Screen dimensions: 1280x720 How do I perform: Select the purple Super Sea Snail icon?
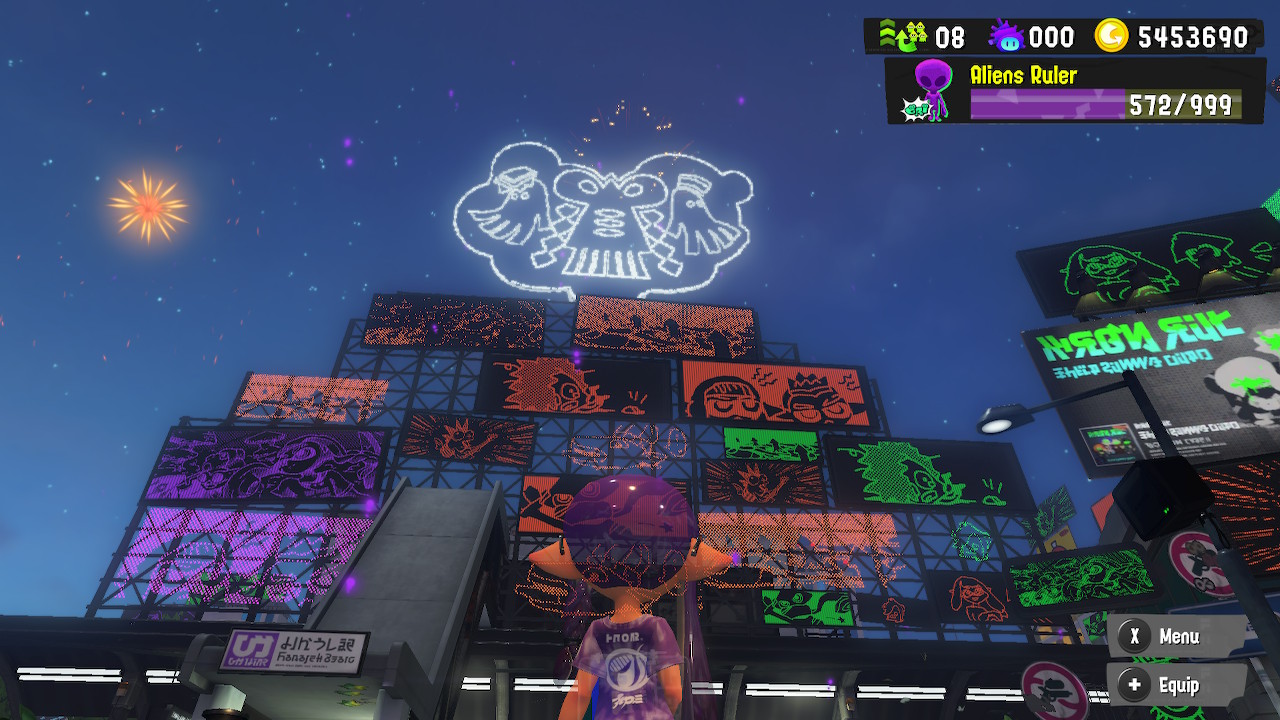[x=1005, y=36]
